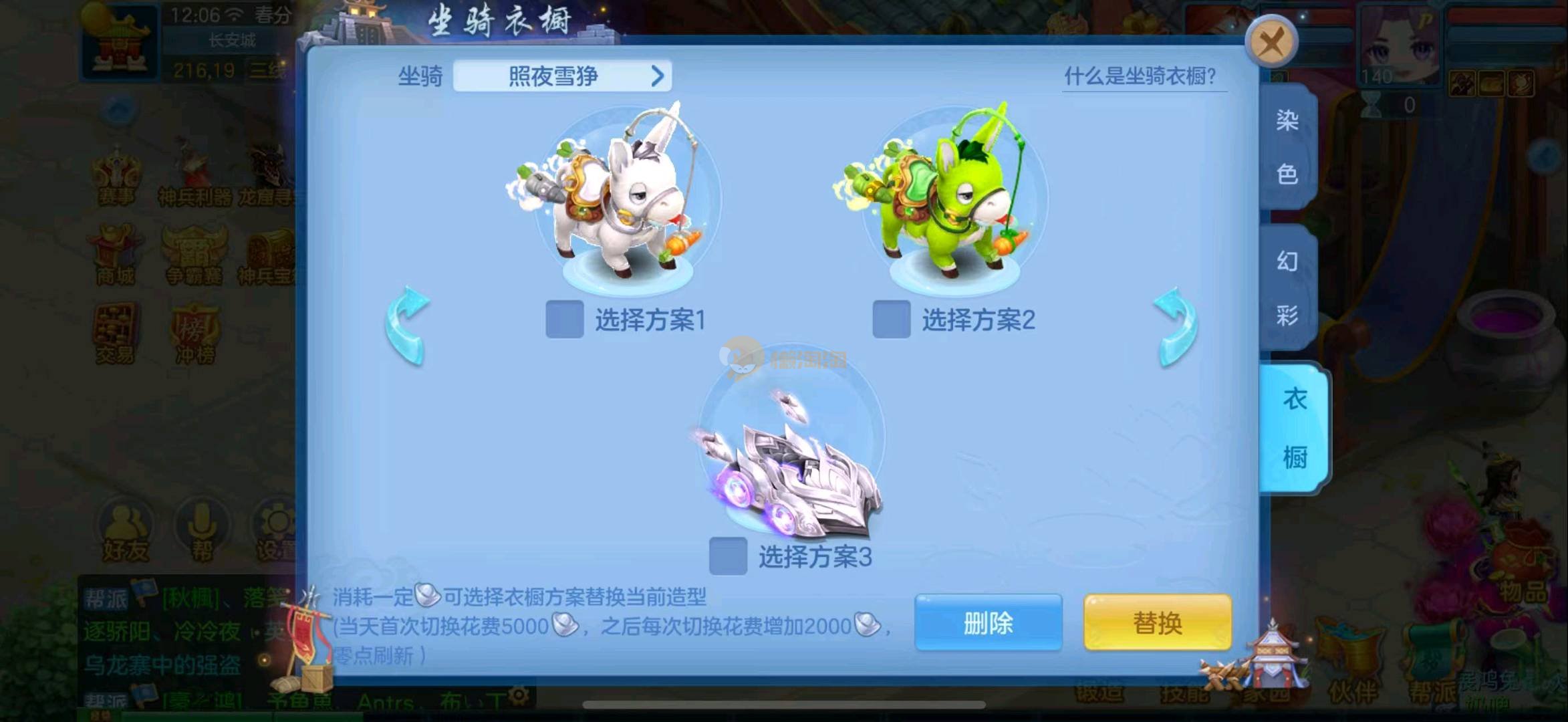
Task: Open the 什么是坐骑衣橱 help link
Action: click(1140, 76)
